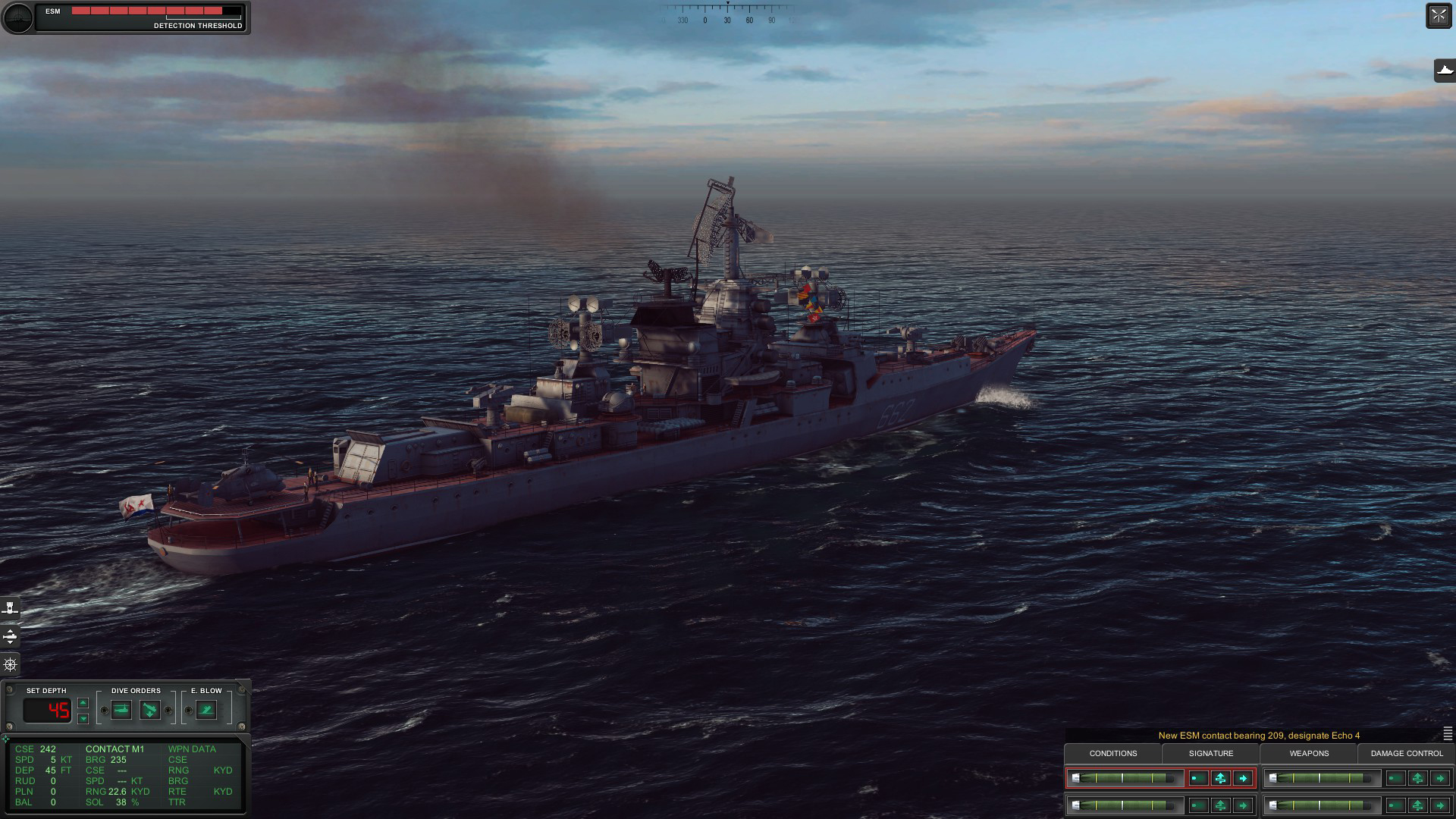Fire the selected torpedo with the green arrow icon
The image size is (1456, 819).
[1244, 778]
